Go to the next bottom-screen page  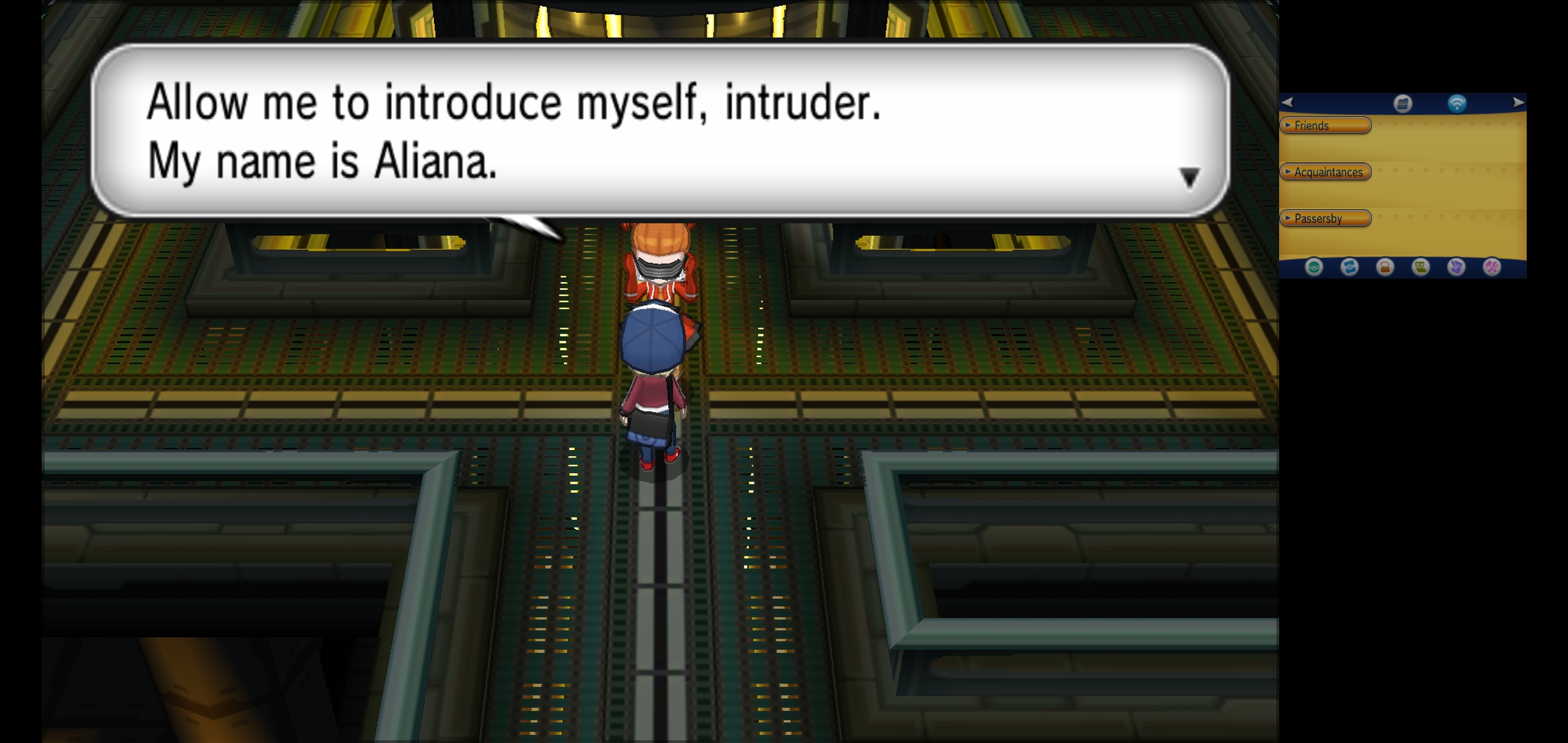1518,103
